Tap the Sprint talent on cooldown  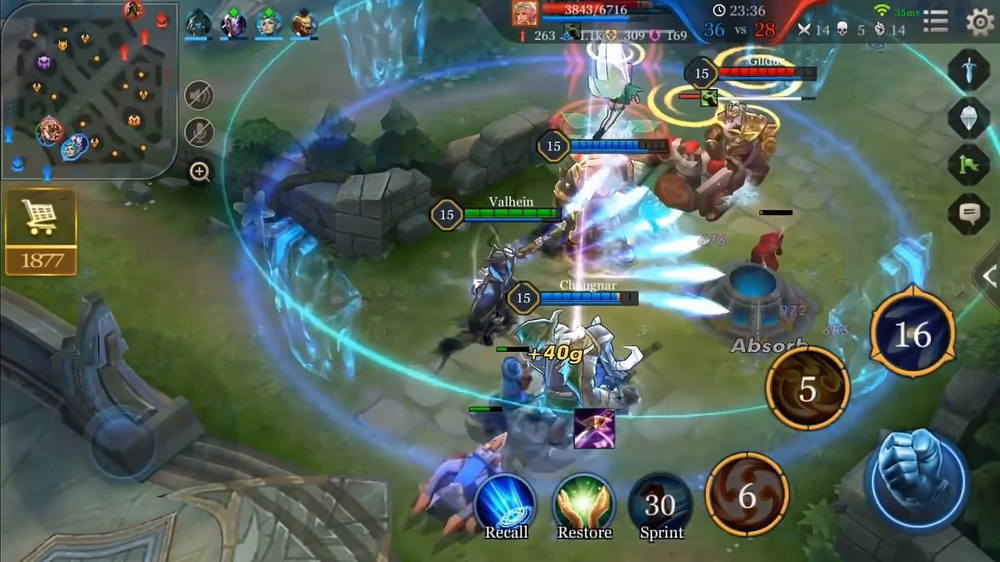(661, 505)
